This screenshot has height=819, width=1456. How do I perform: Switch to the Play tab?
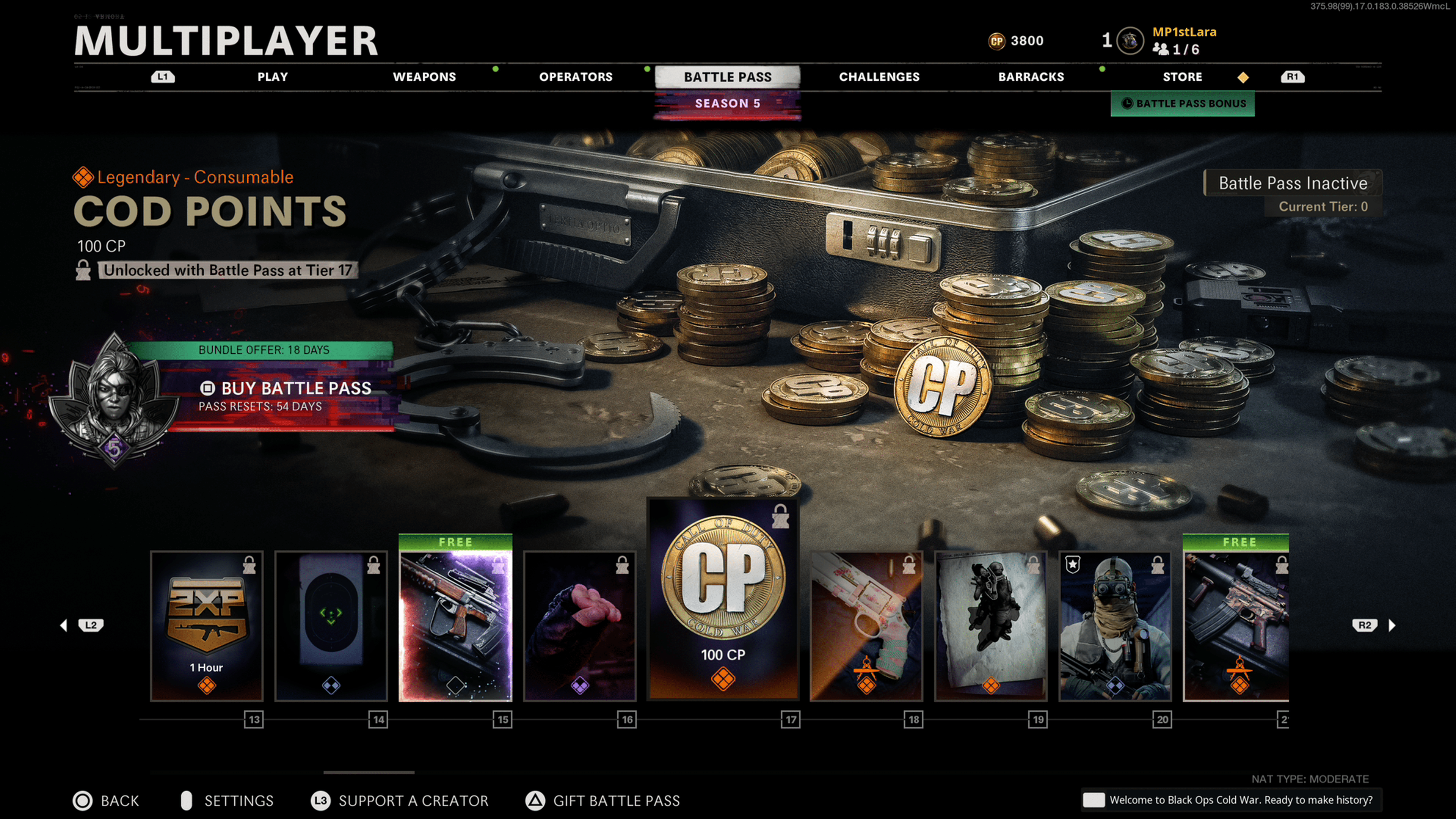coord(273,77)
